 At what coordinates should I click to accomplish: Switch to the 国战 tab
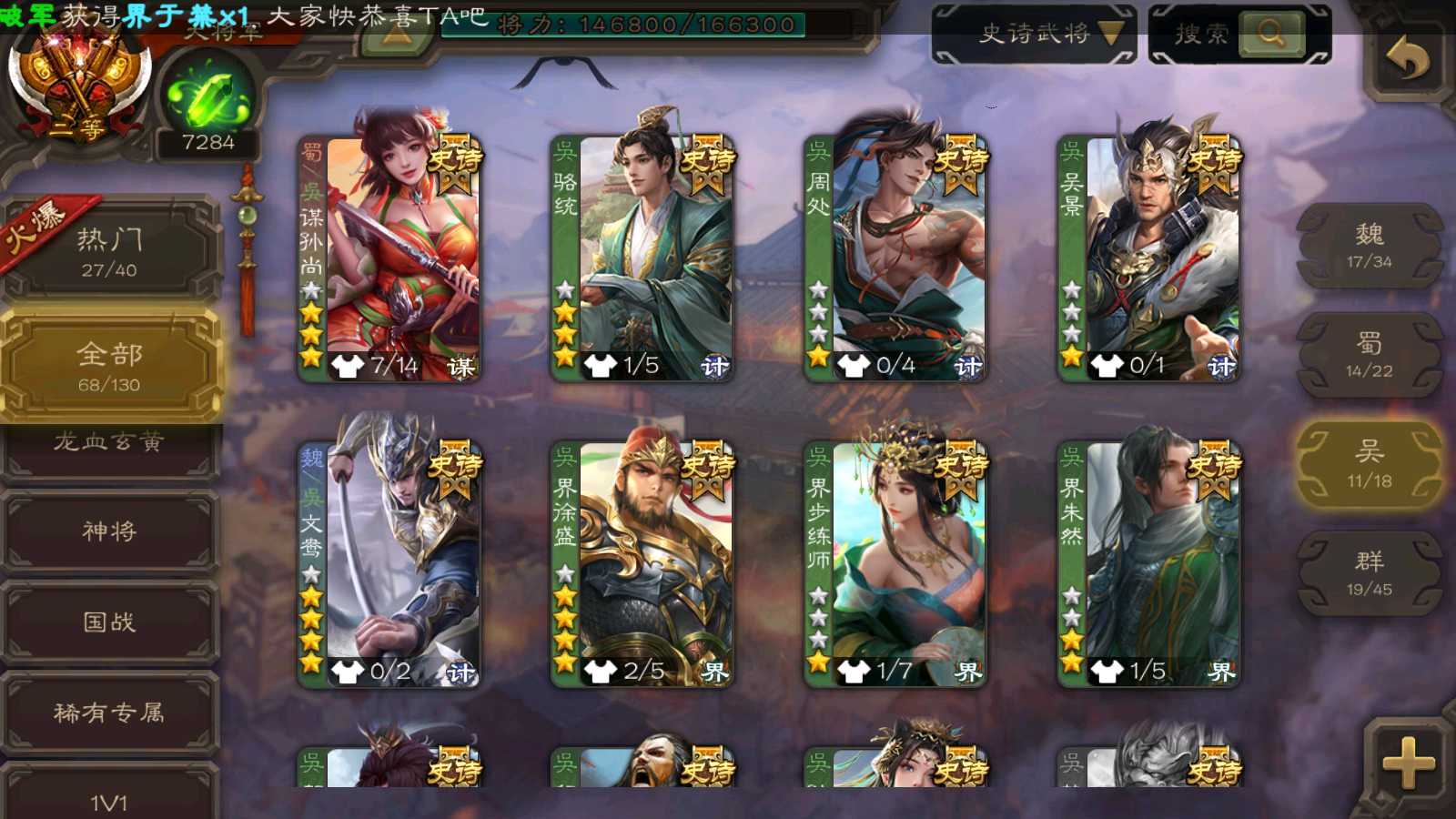[x=109, y=622]
